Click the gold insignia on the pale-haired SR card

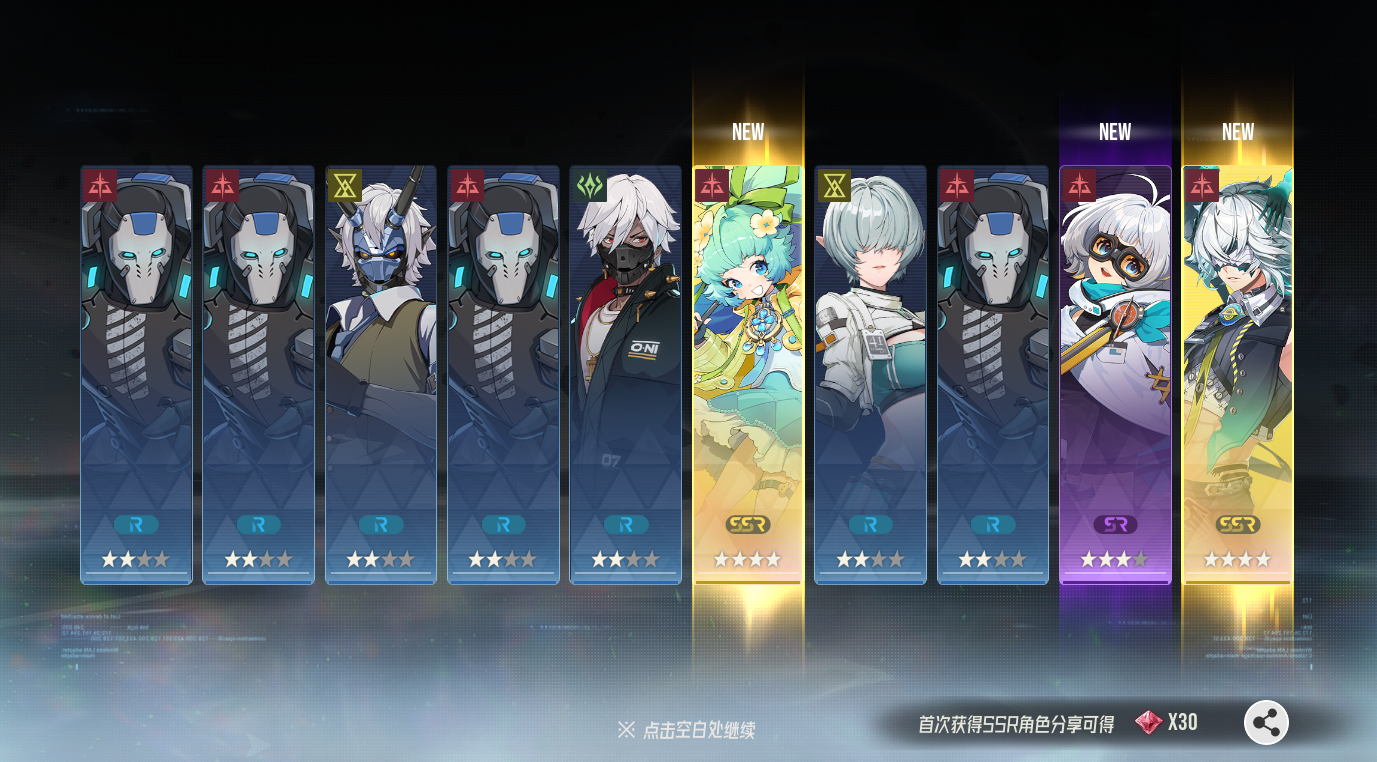coord(834,186)
